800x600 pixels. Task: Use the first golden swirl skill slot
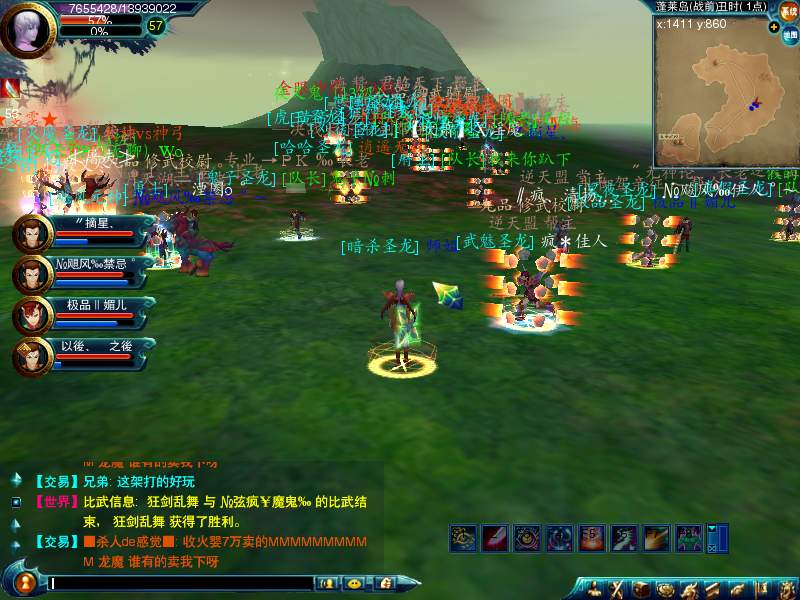(462, 538)
